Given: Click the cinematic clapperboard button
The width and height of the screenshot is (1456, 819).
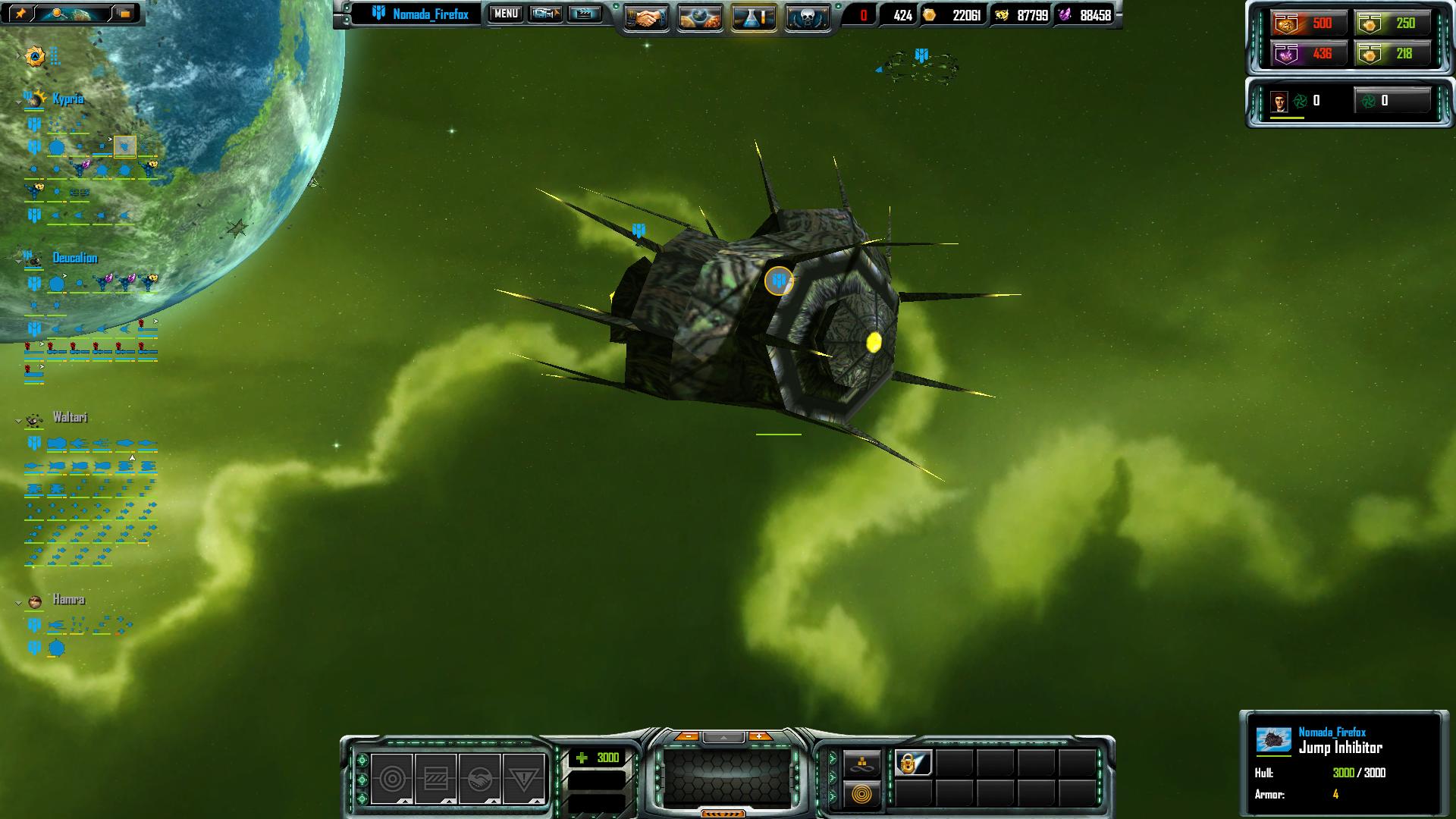Looking at the screenshot, I should coord(584,14).
